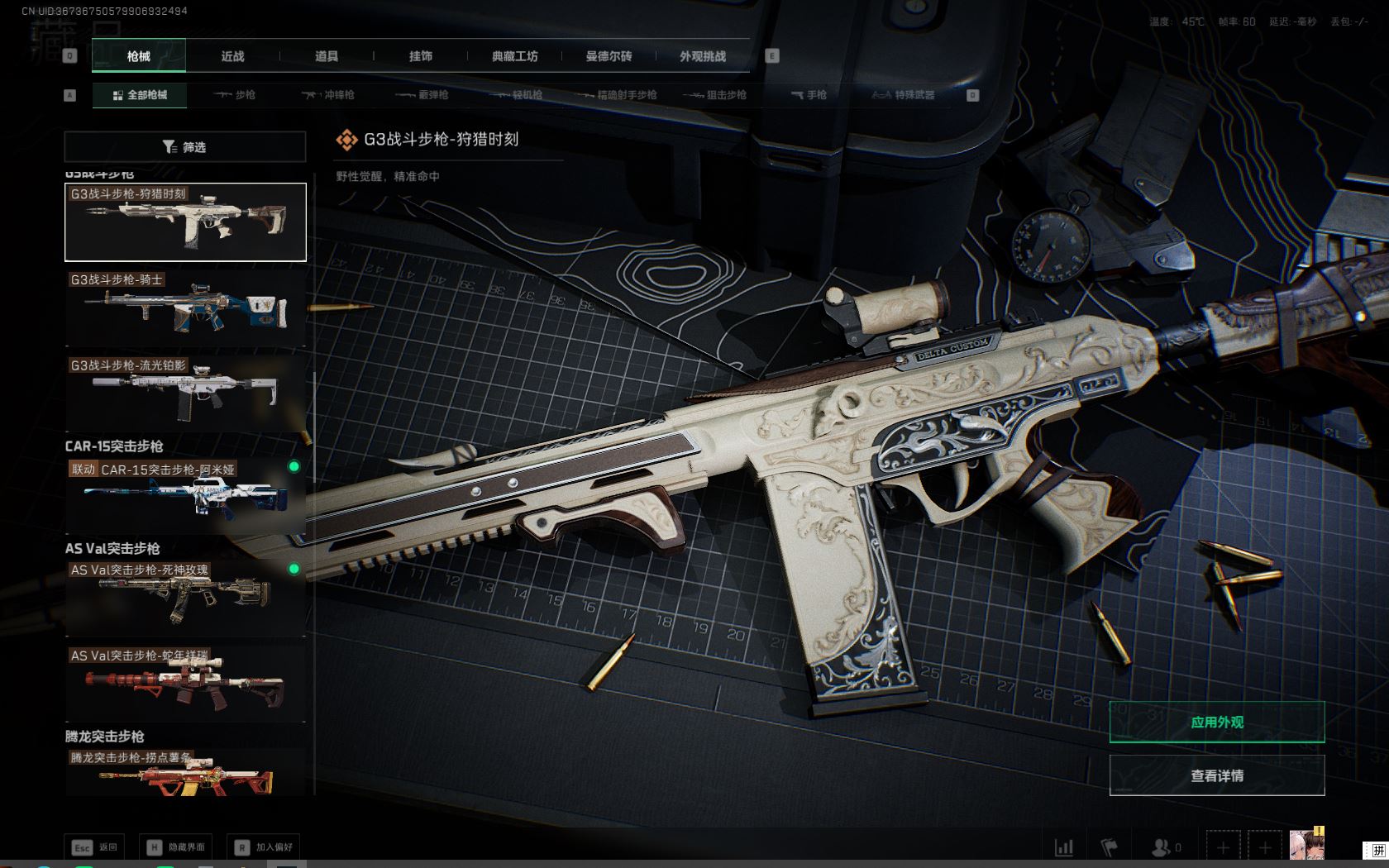Switch to the 外观挑战 tab

point(703,56)
